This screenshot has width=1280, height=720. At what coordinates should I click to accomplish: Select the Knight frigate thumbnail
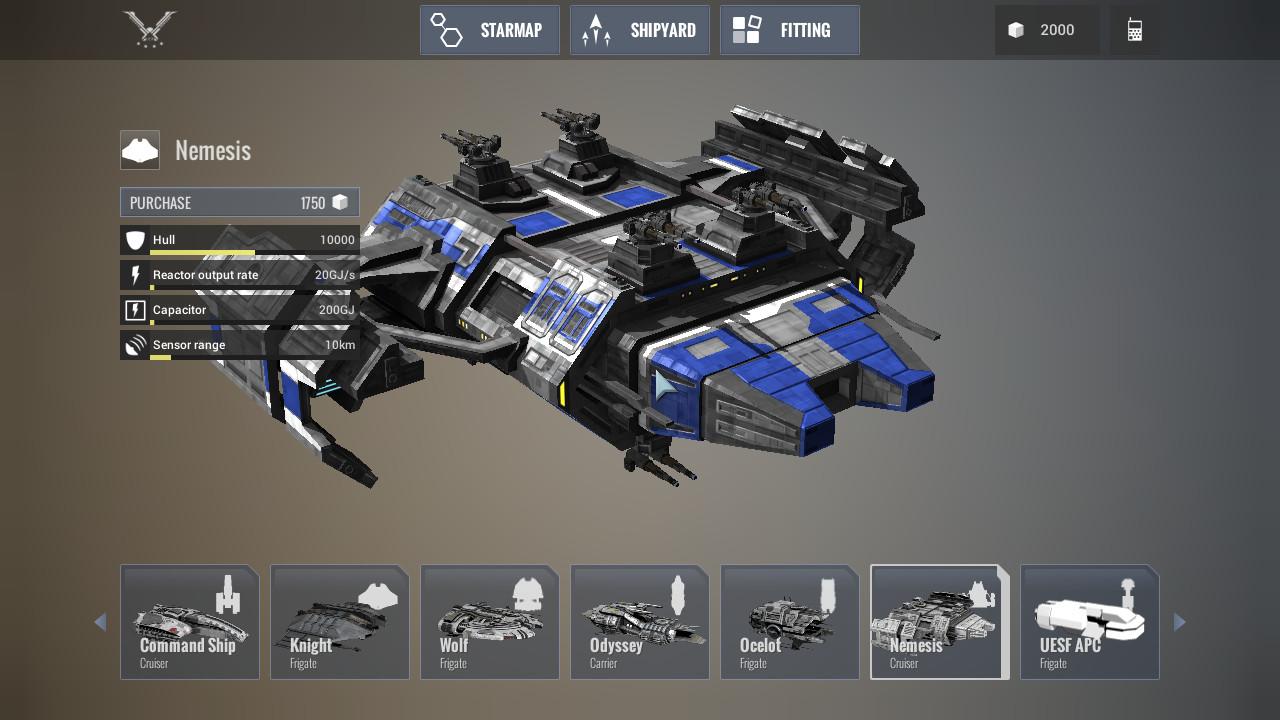point(339,621)
